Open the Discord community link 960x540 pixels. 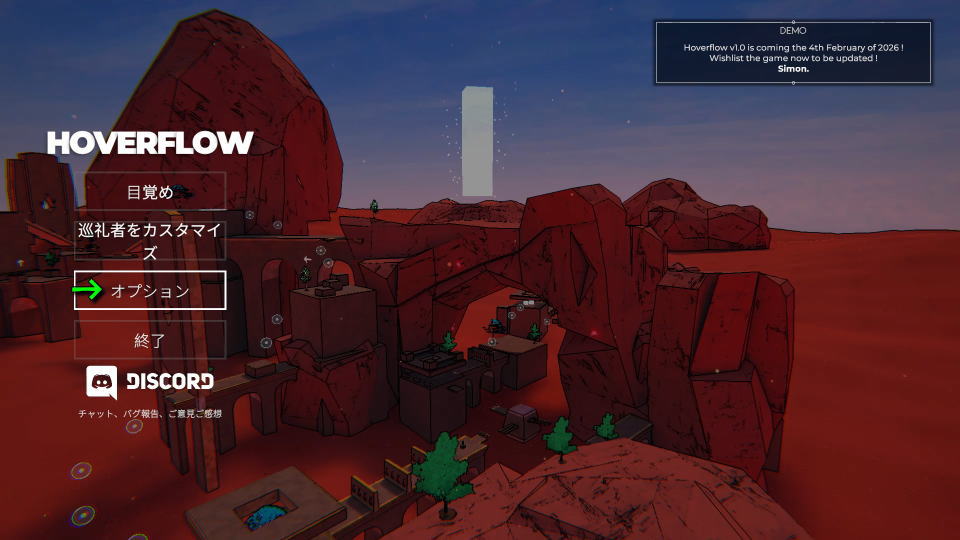click(x=150, y=381)
